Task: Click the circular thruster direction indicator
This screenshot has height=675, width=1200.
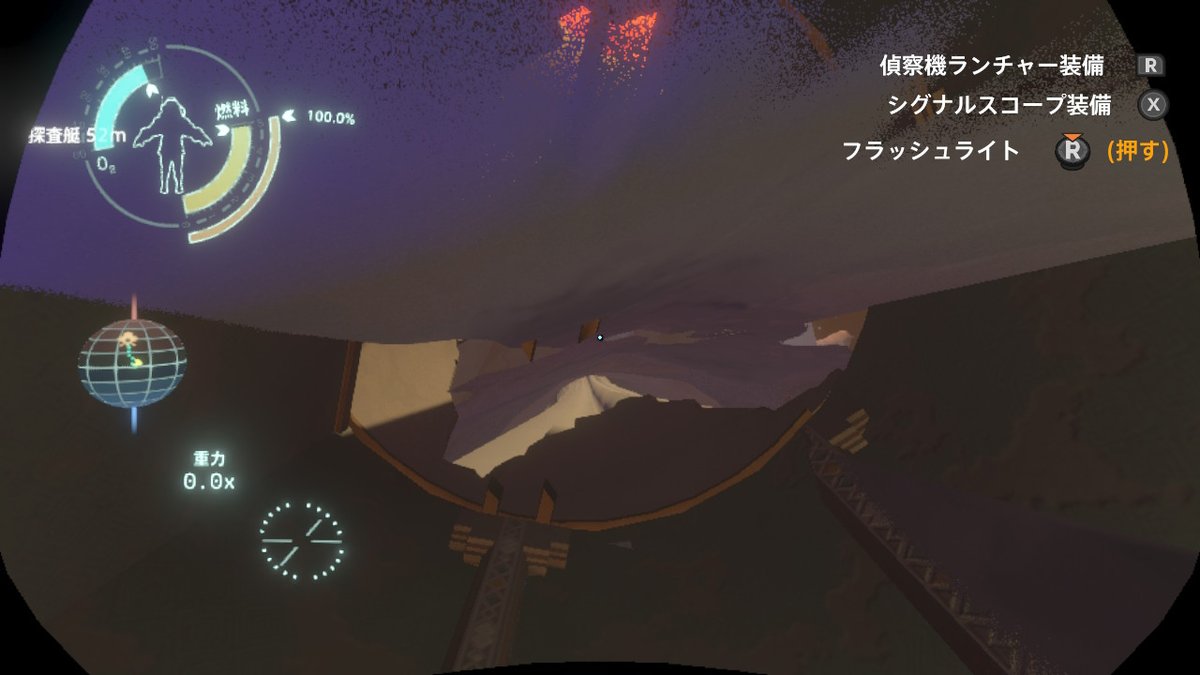Action: (x=301, y=540)
